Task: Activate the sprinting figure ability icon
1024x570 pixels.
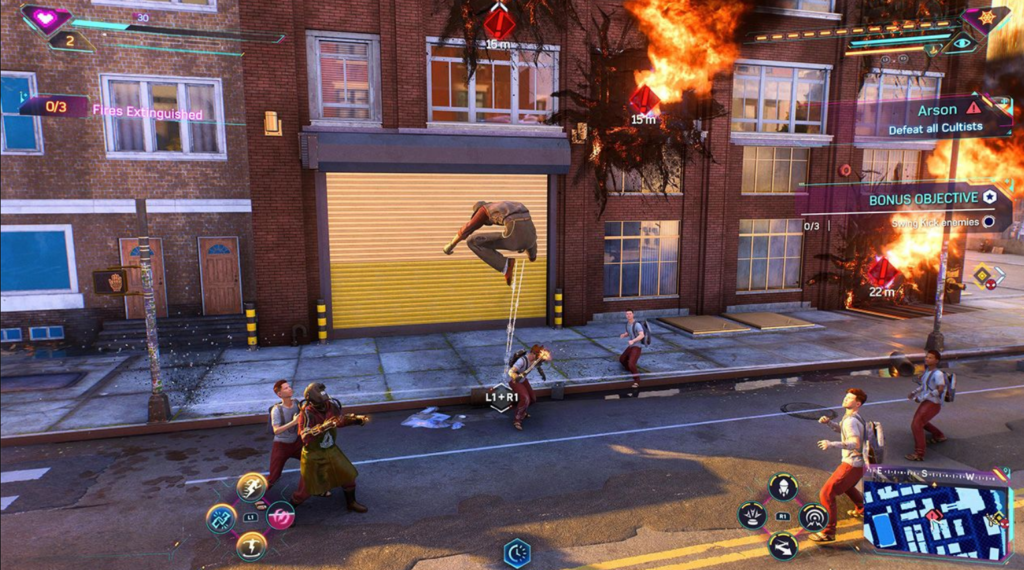Action: click(251, 487)
